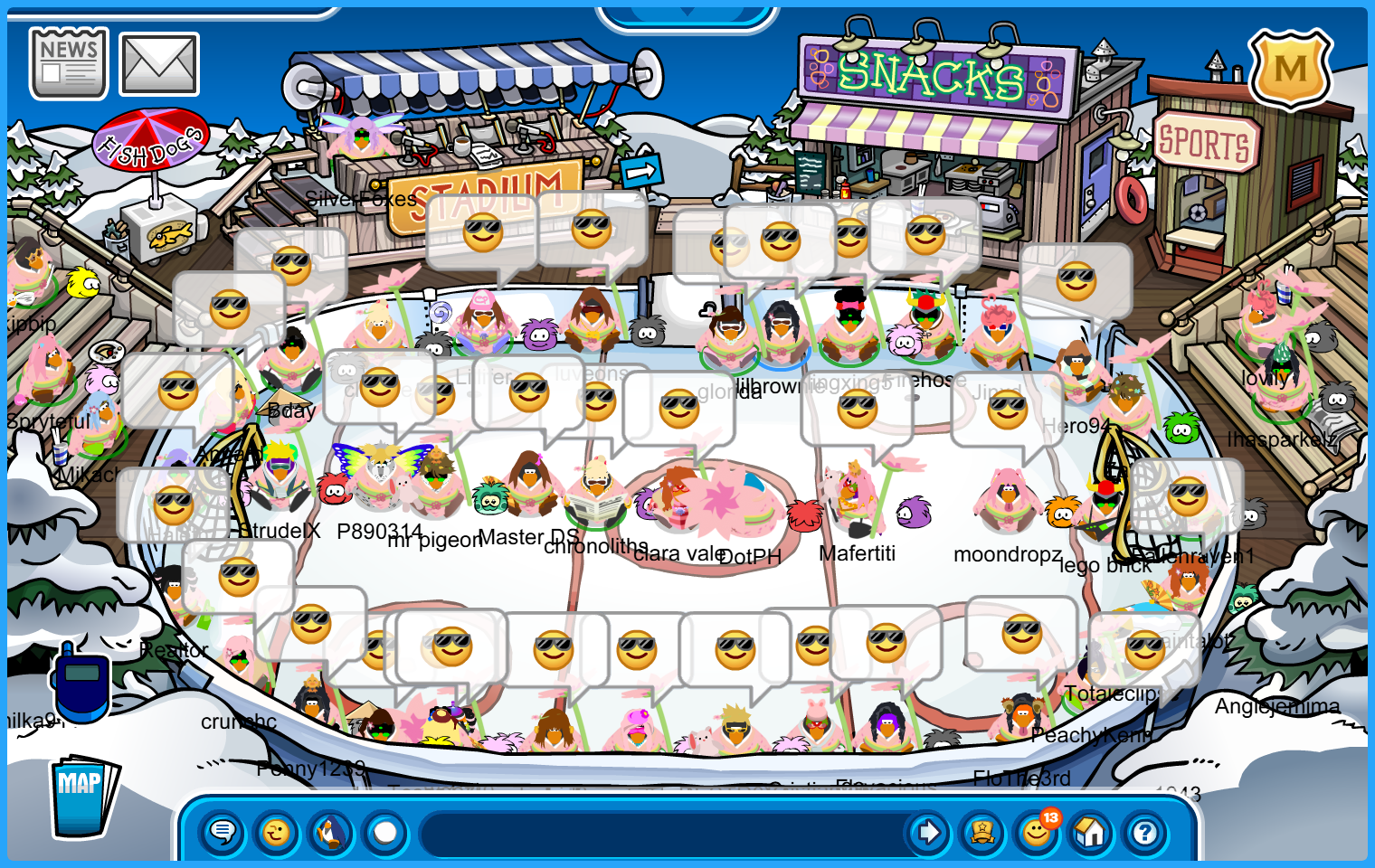This screenshot has width=1375, height=868.
Task: Open the penguin actions menu
Action: click(331, 832)
